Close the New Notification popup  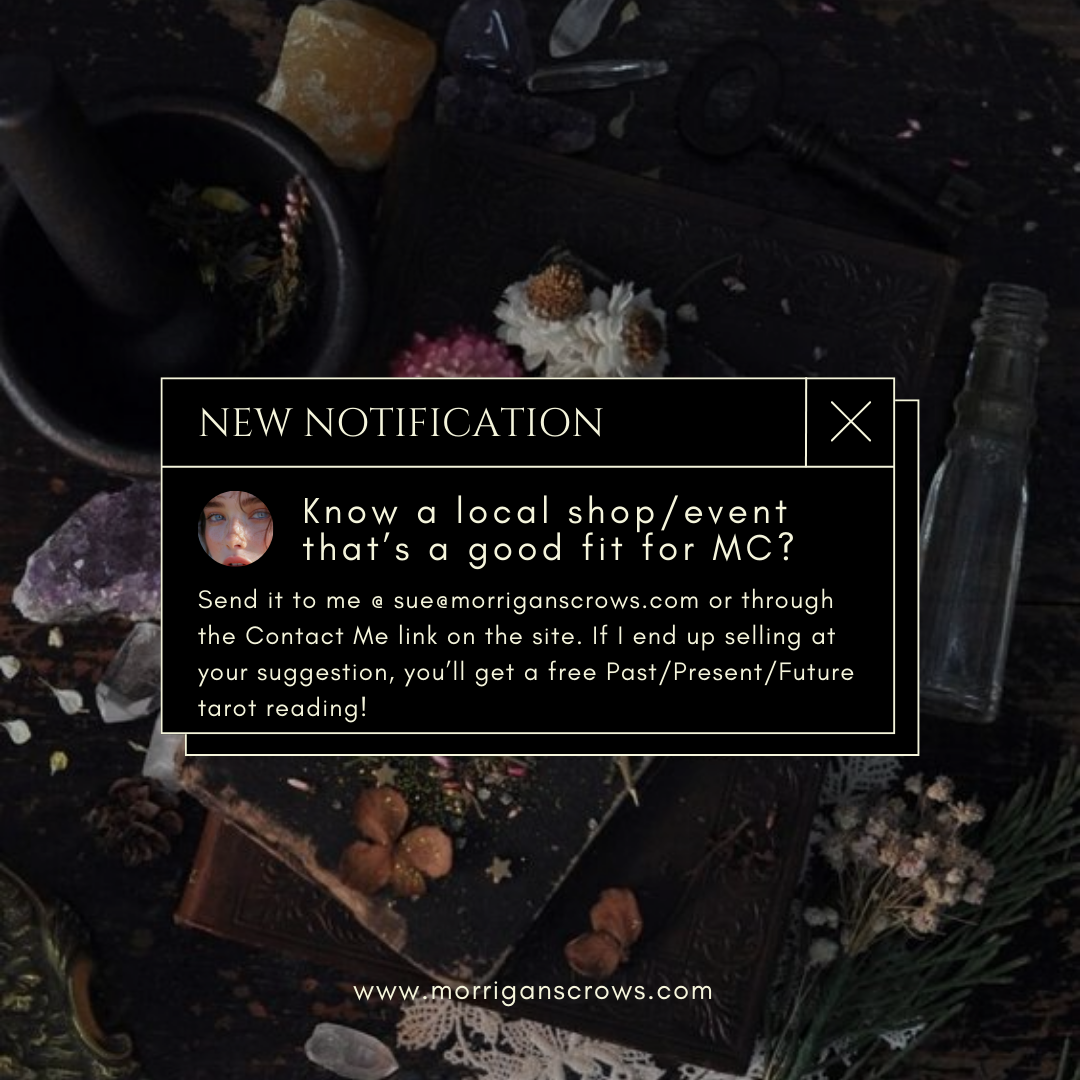[850, 422]
